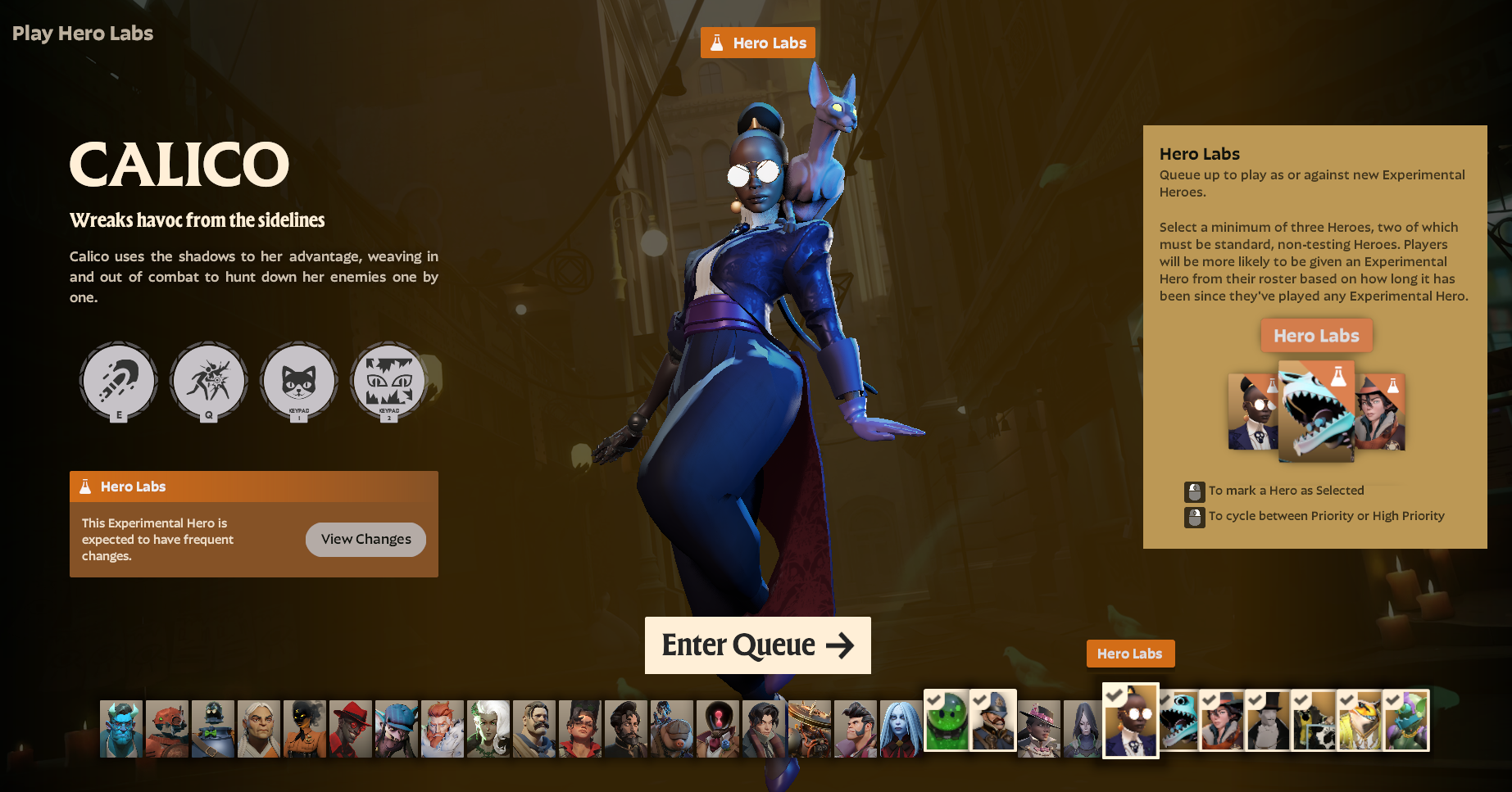Click the mouse icon beside 'mark a Hero as Selected'
Image resolution: width=1512 pixels, height=792 pixels.
click(1193, 491)
